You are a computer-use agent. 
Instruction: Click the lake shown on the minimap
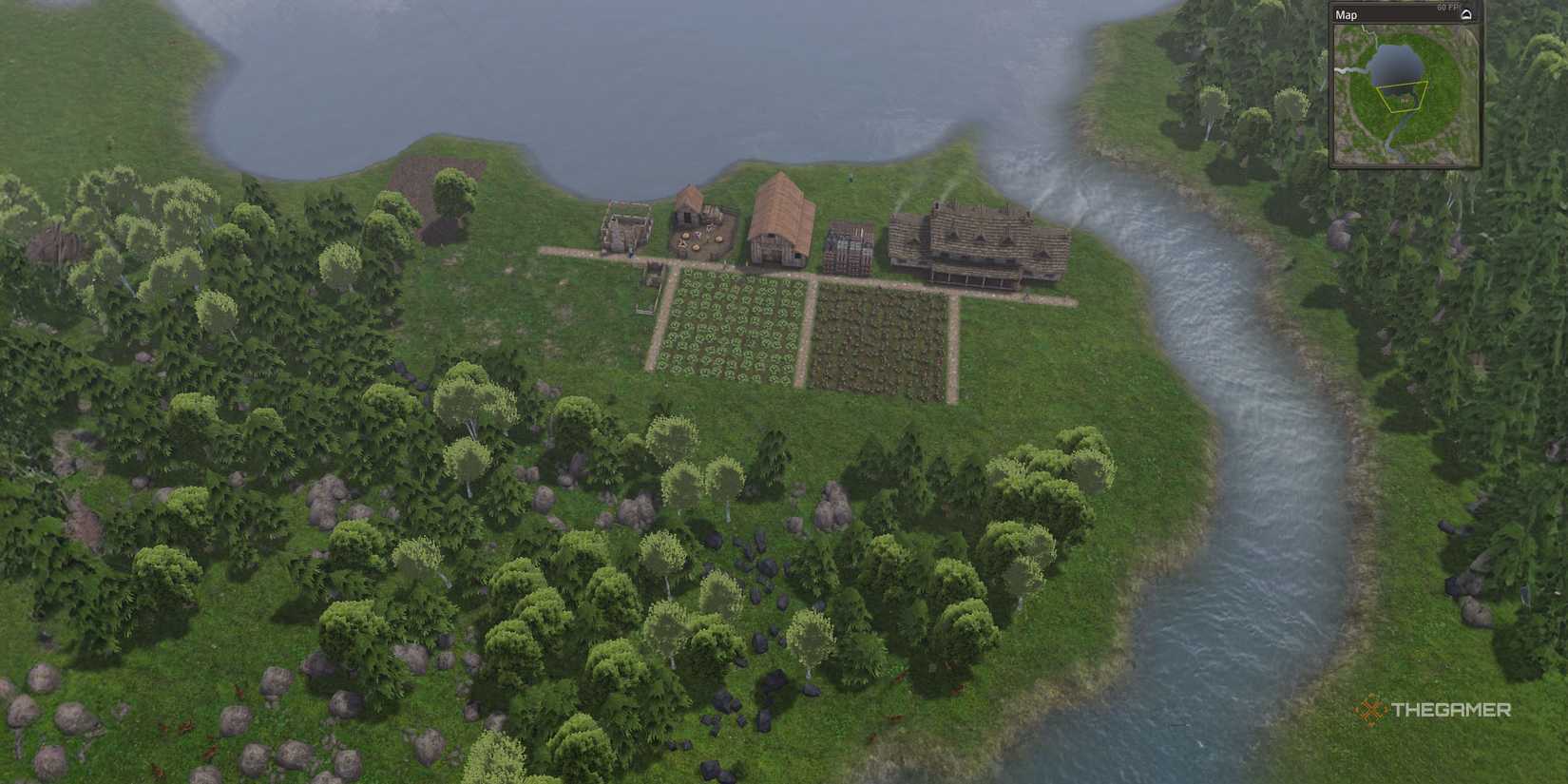(1397, 62)
